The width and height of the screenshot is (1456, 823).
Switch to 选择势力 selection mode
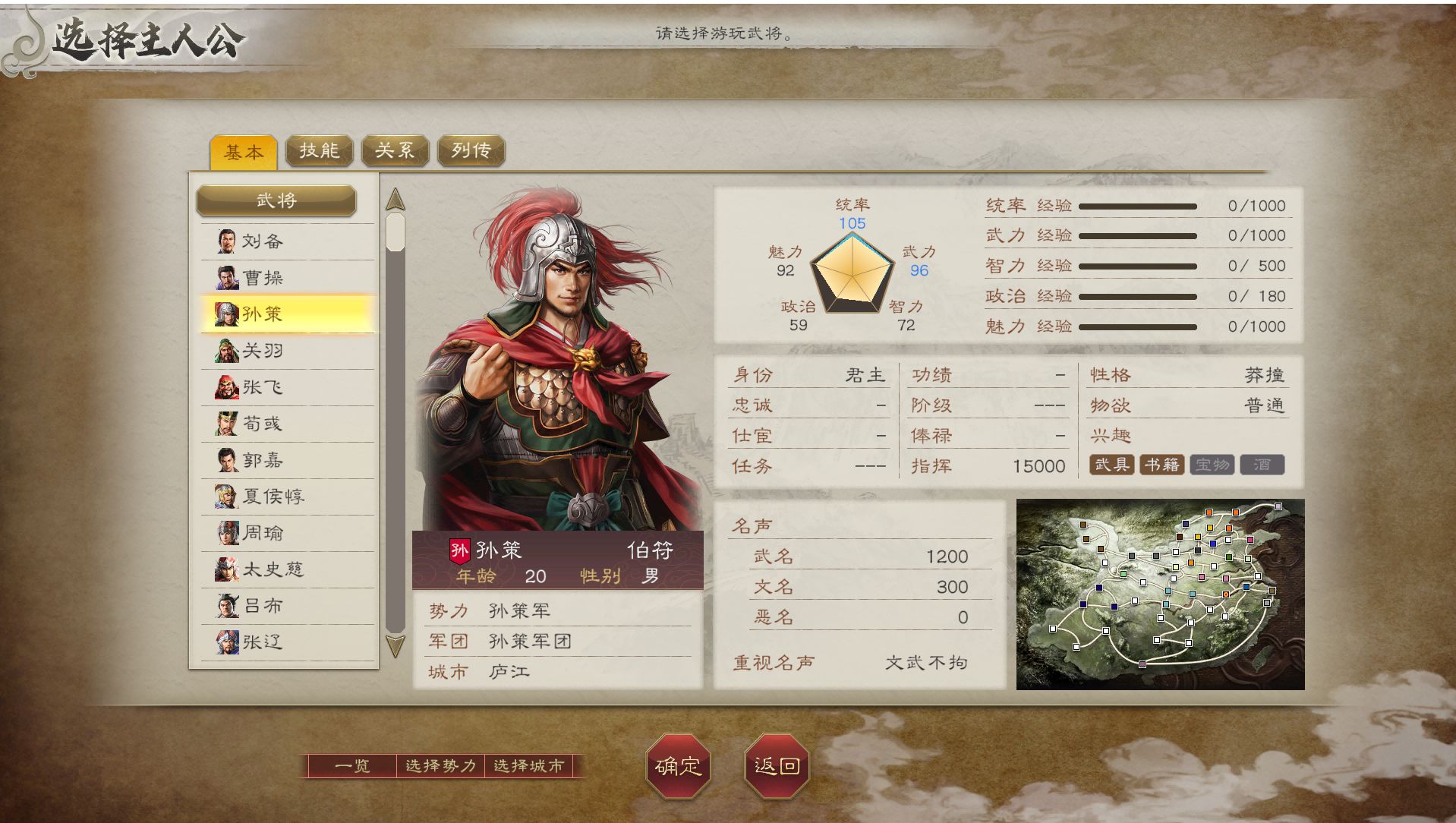click(x=440, y=766)
